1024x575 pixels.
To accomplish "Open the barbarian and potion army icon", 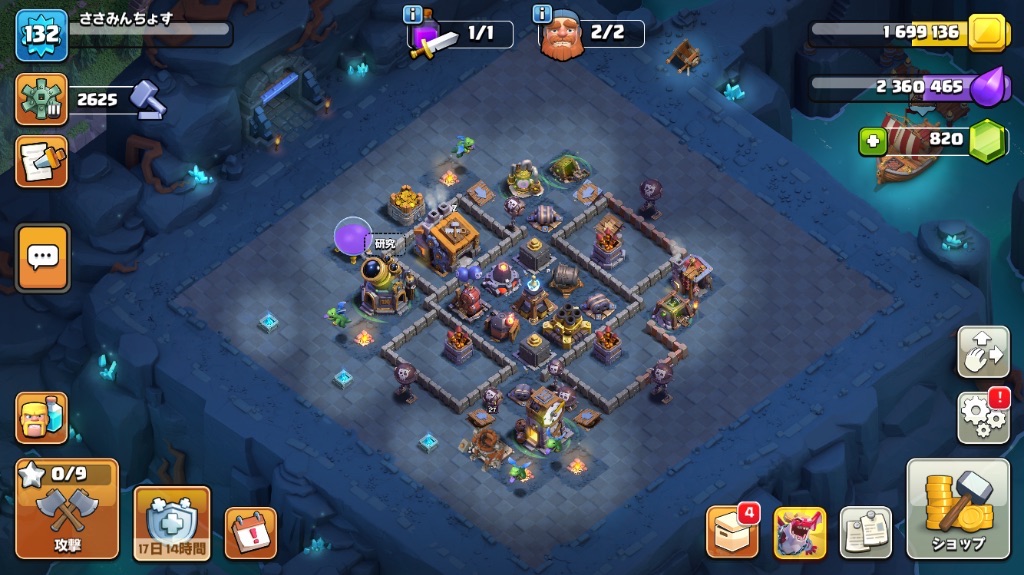I will pyautogui.click(x=42, y=417).
